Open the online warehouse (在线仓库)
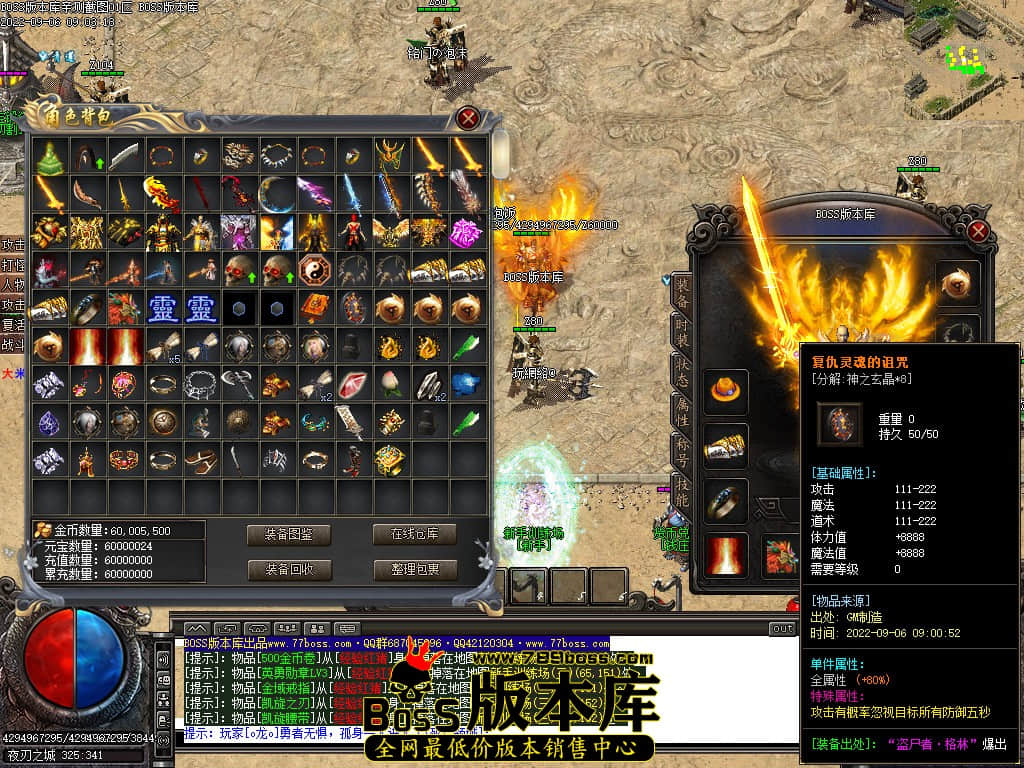The image size is (1024, 768). pos(414,534)
